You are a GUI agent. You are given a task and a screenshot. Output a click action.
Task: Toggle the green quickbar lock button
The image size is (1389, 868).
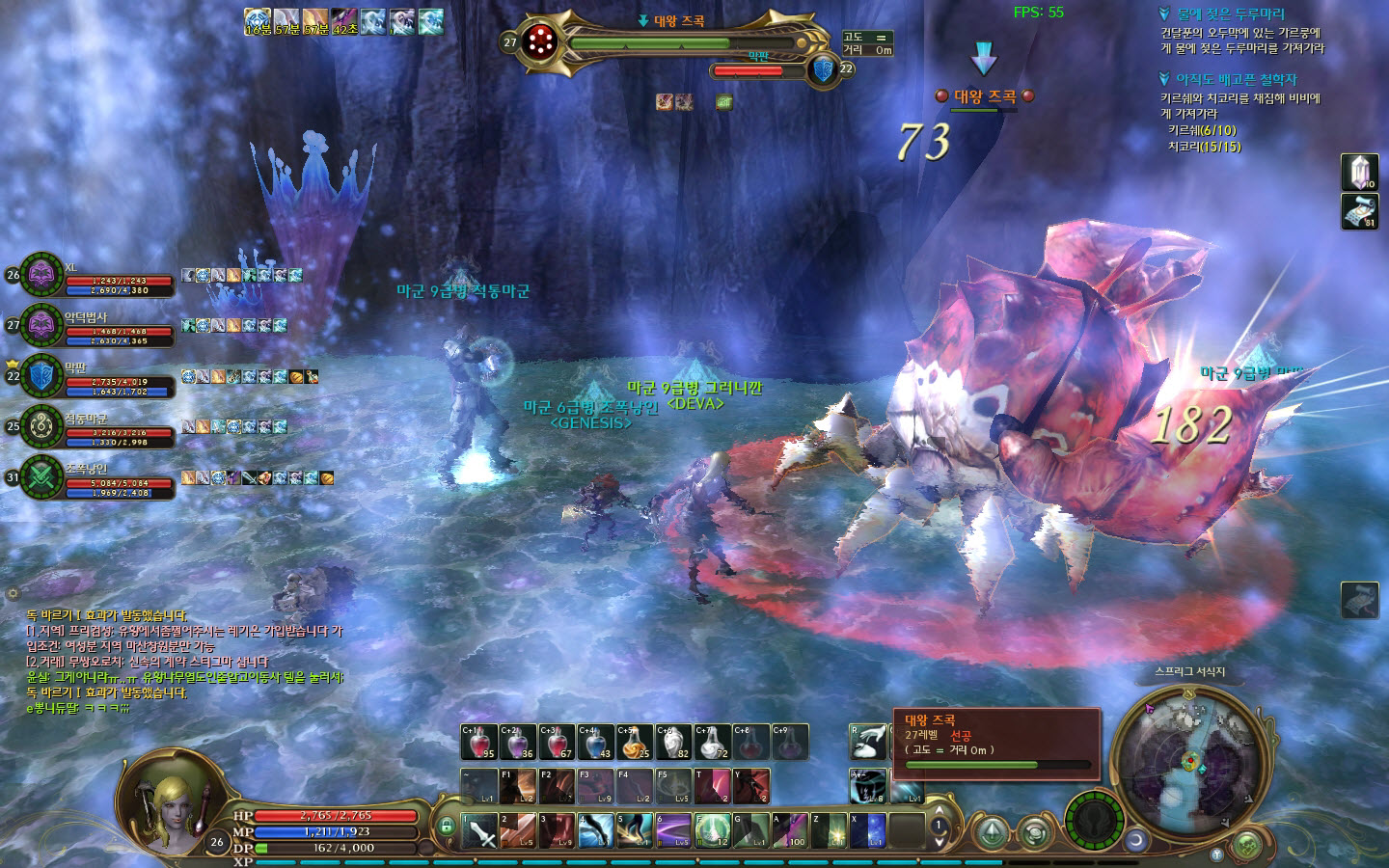[x=447, y=827]
